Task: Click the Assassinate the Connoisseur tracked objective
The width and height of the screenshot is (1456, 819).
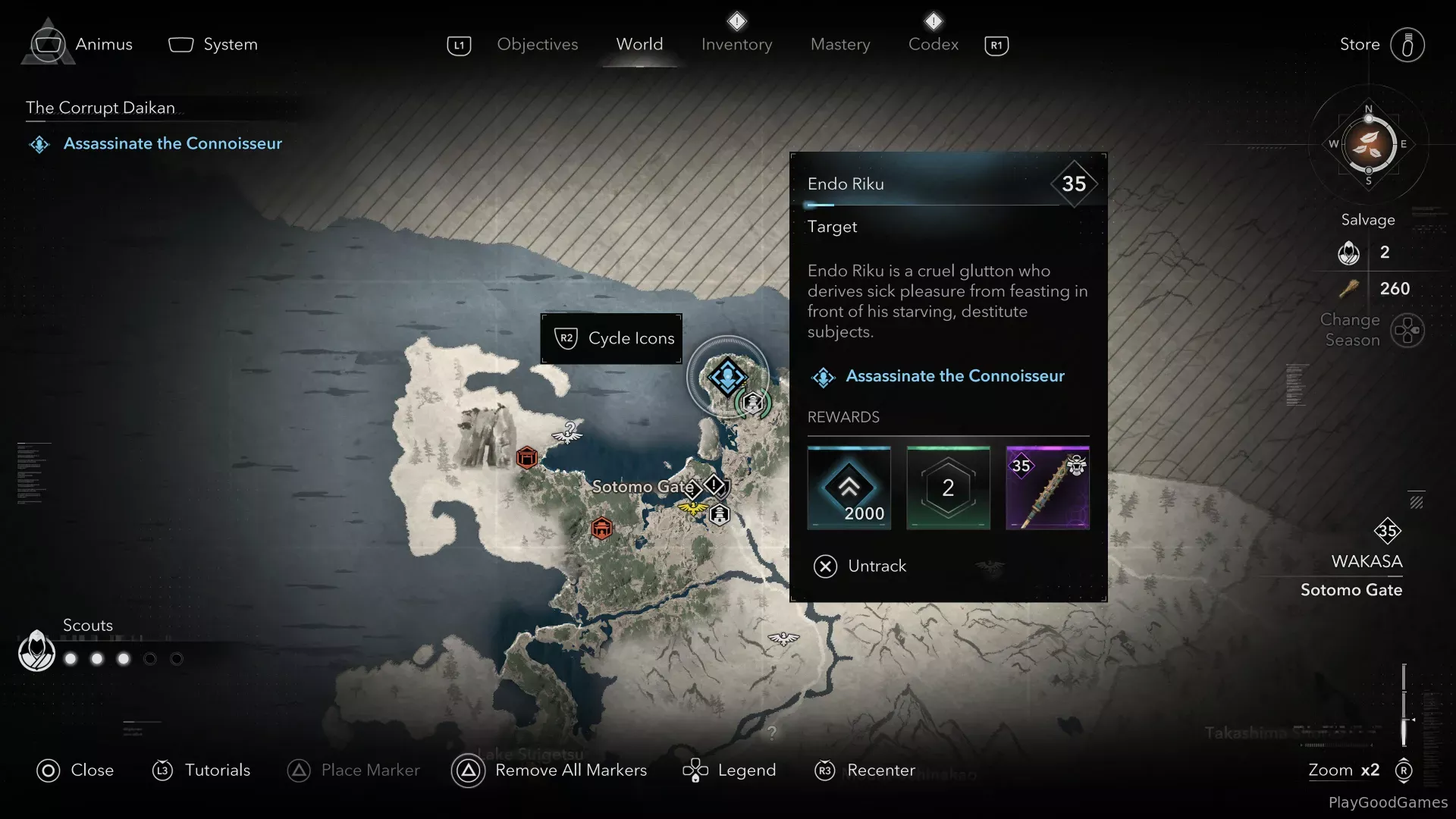Action: pyautogui.click(x=172, y=143)
